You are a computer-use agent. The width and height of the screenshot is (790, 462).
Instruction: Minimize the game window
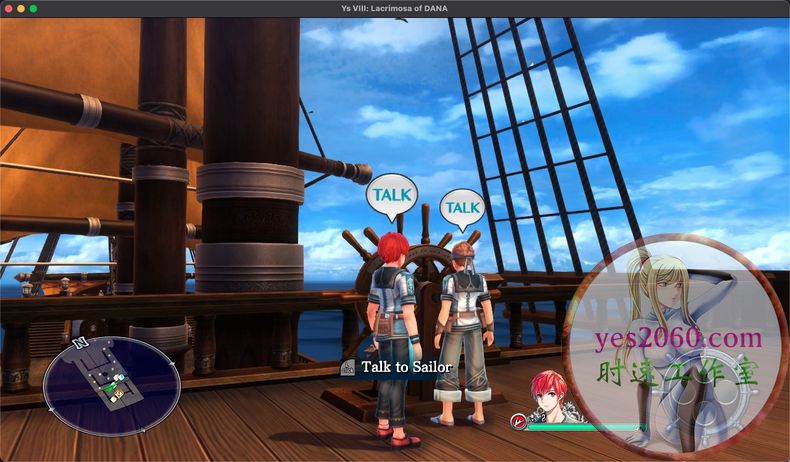click(21, 8)
